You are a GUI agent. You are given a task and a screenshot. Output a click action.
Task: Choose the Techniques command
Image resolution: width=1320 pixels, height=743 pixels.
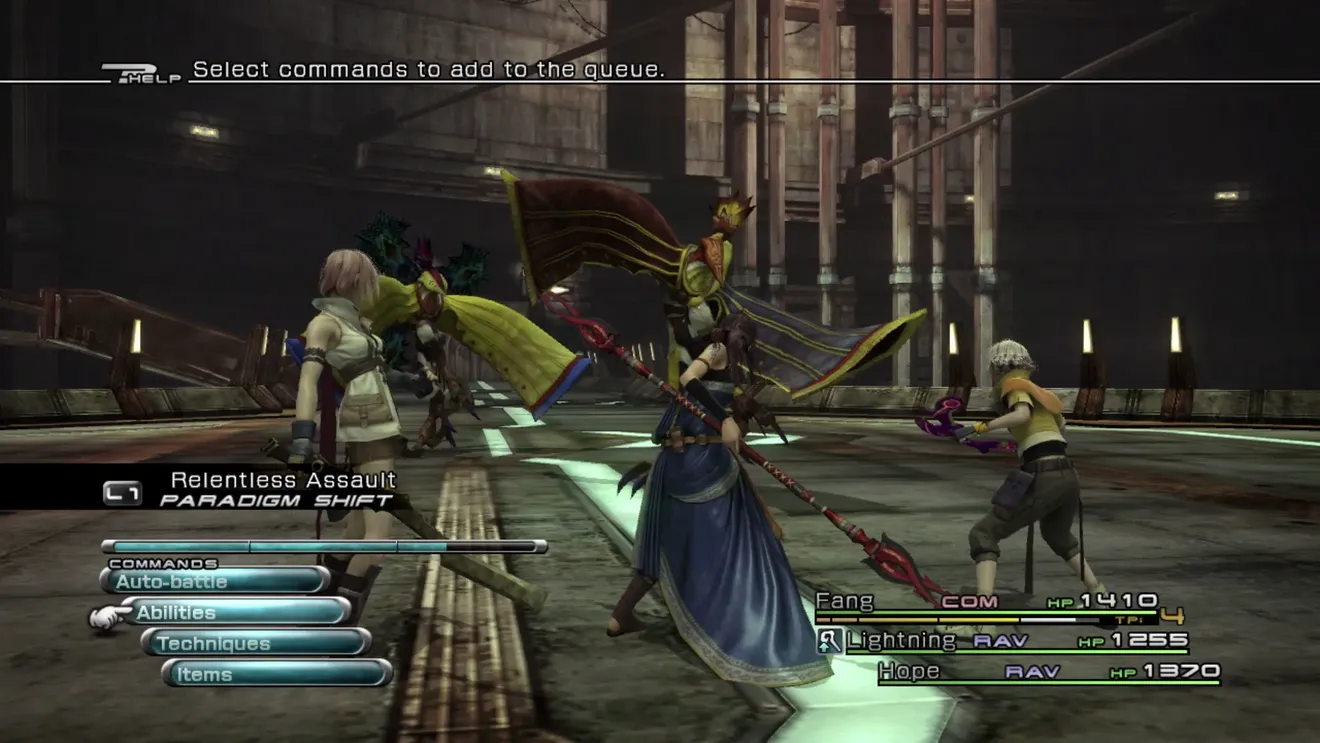point(256,643)
